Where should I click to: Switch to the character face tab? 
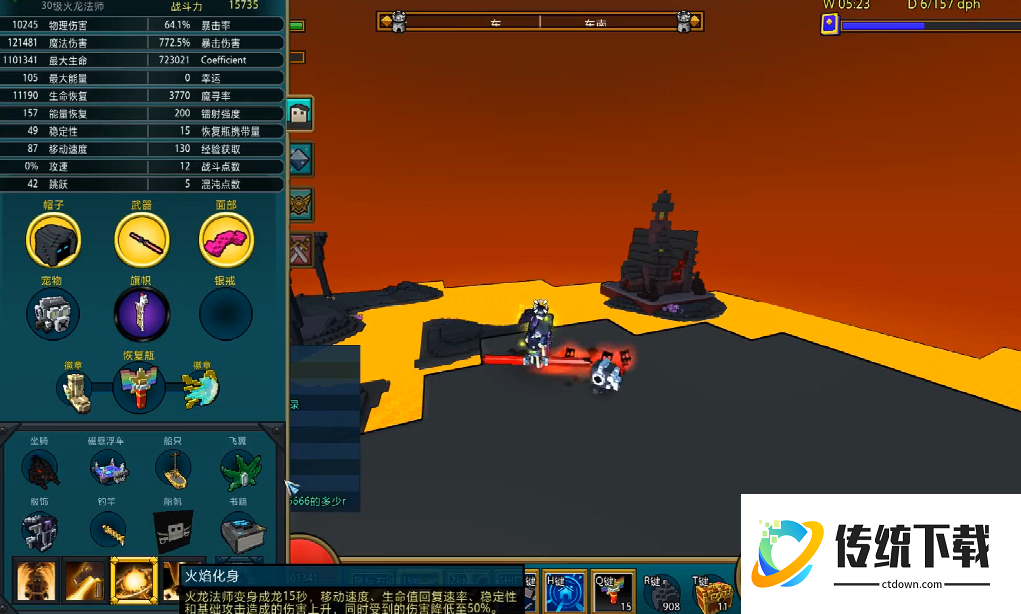[x=300, y=113]
